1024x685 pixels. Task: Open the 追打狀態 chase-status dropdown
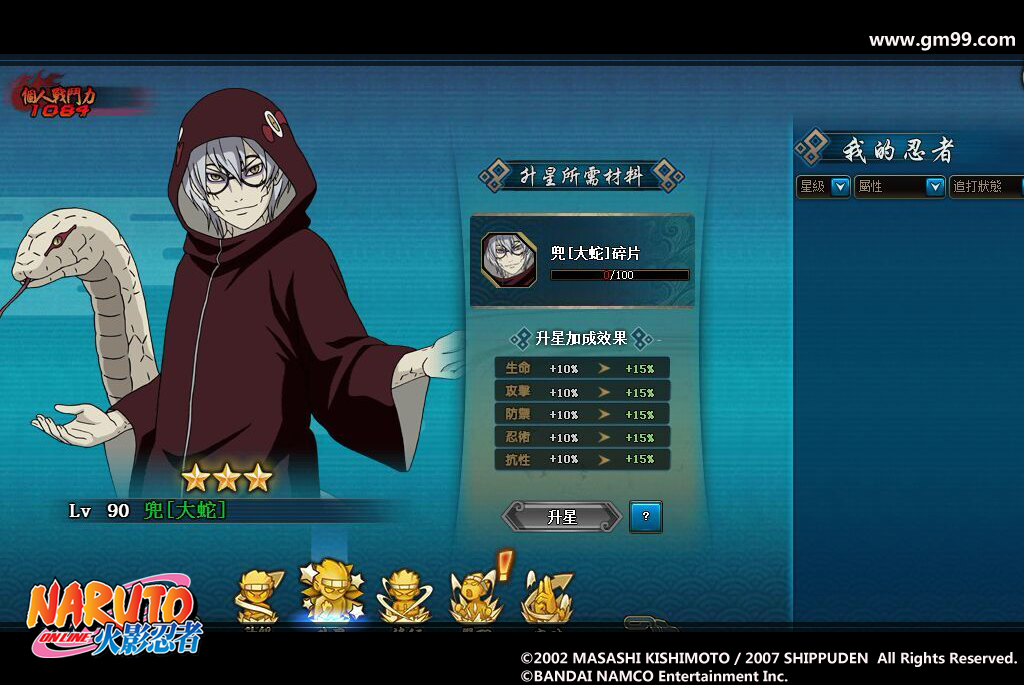(985, 186)
